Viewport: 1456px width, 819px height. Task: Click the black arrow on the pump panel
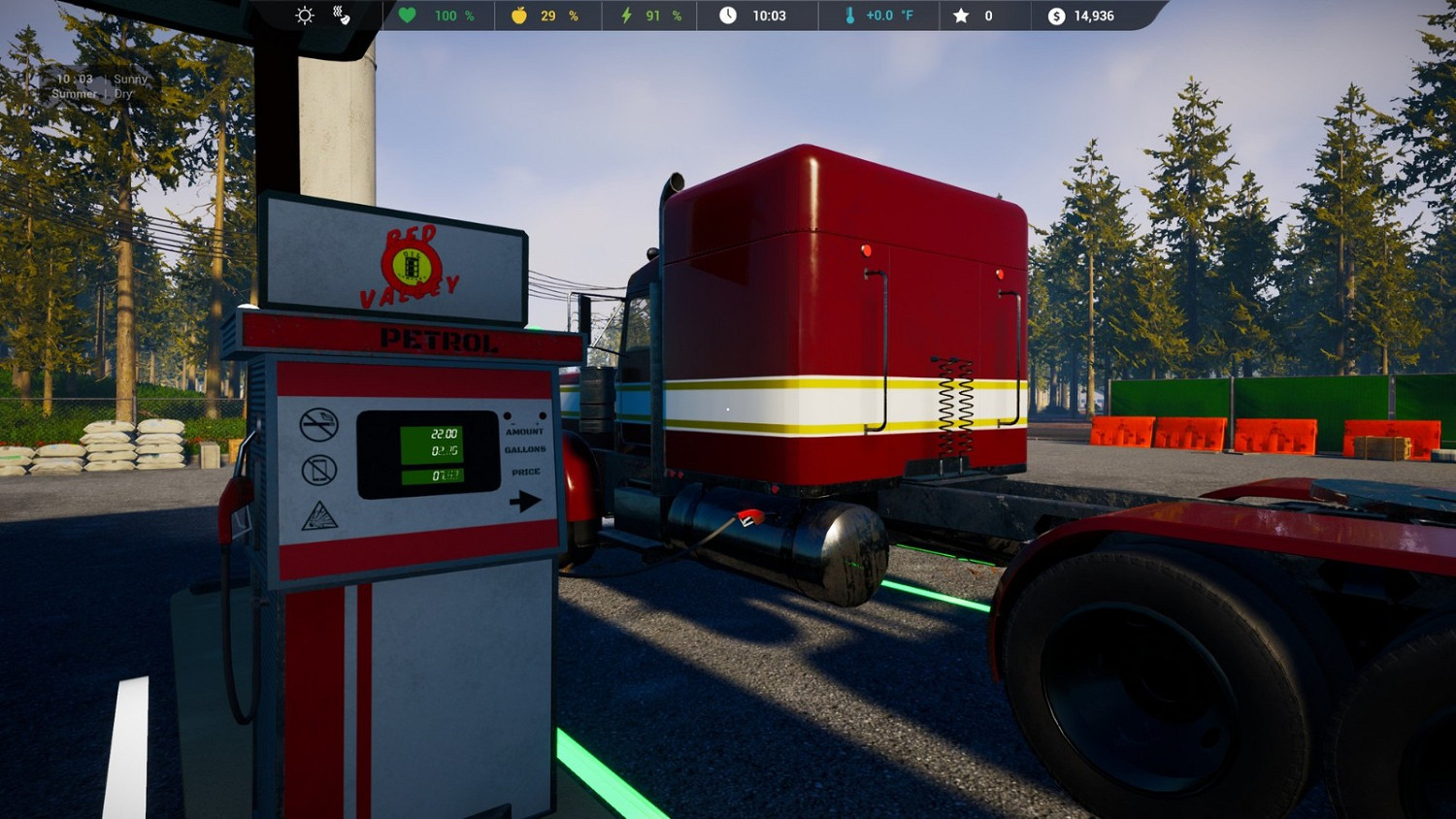(x=525, y=500)
